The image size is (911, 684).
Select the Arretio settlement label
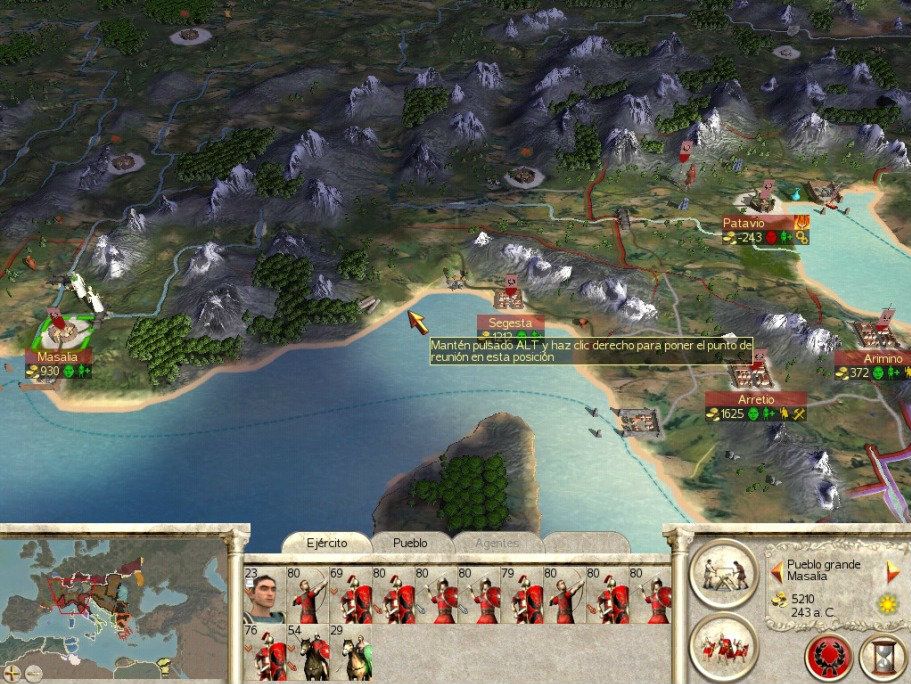pyautogui.click(x=757, y=399)
